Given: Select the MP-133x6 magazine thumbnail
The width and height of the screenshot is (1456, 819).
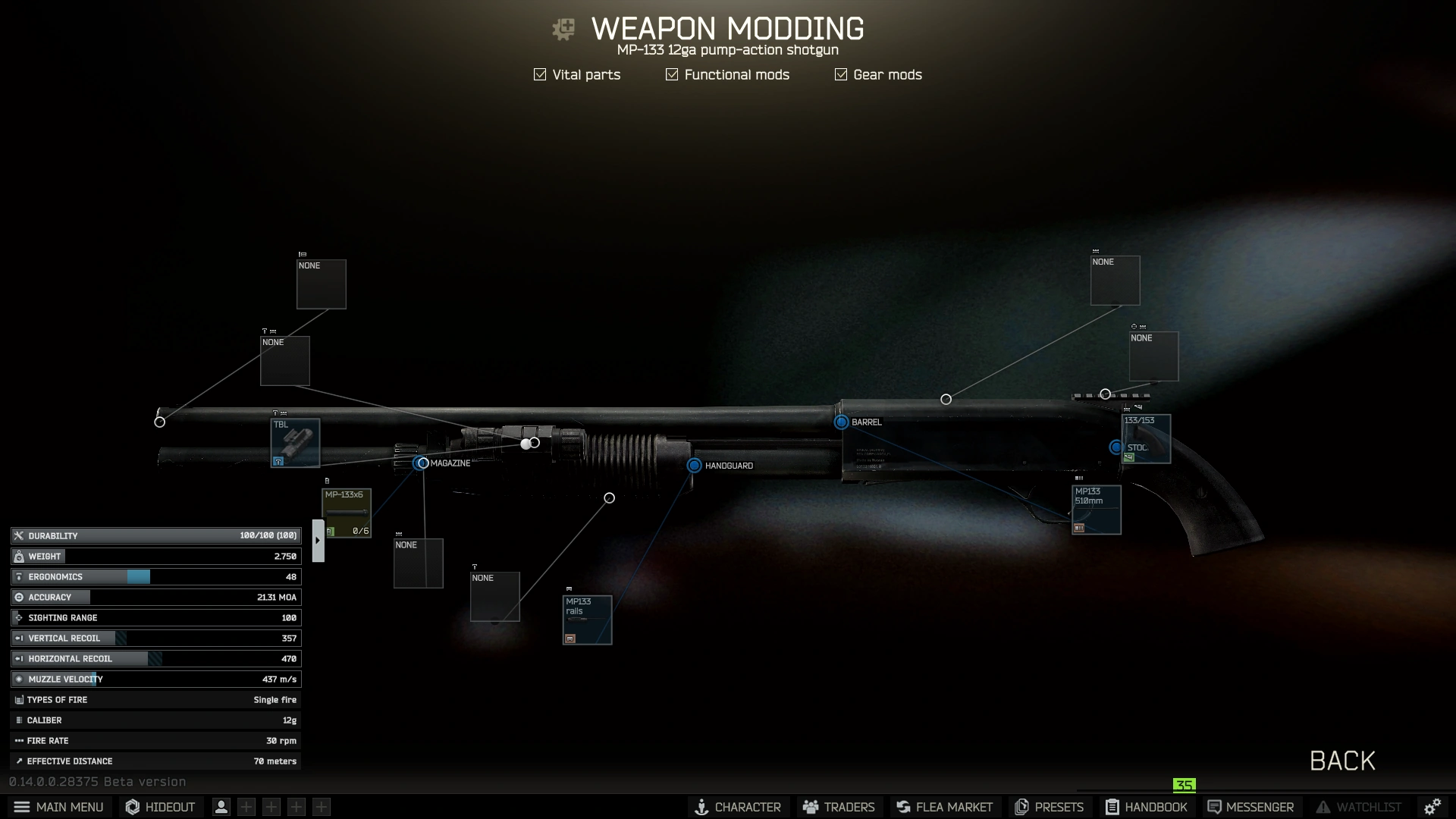Looking at the screenshot, I should pos(347,512).
